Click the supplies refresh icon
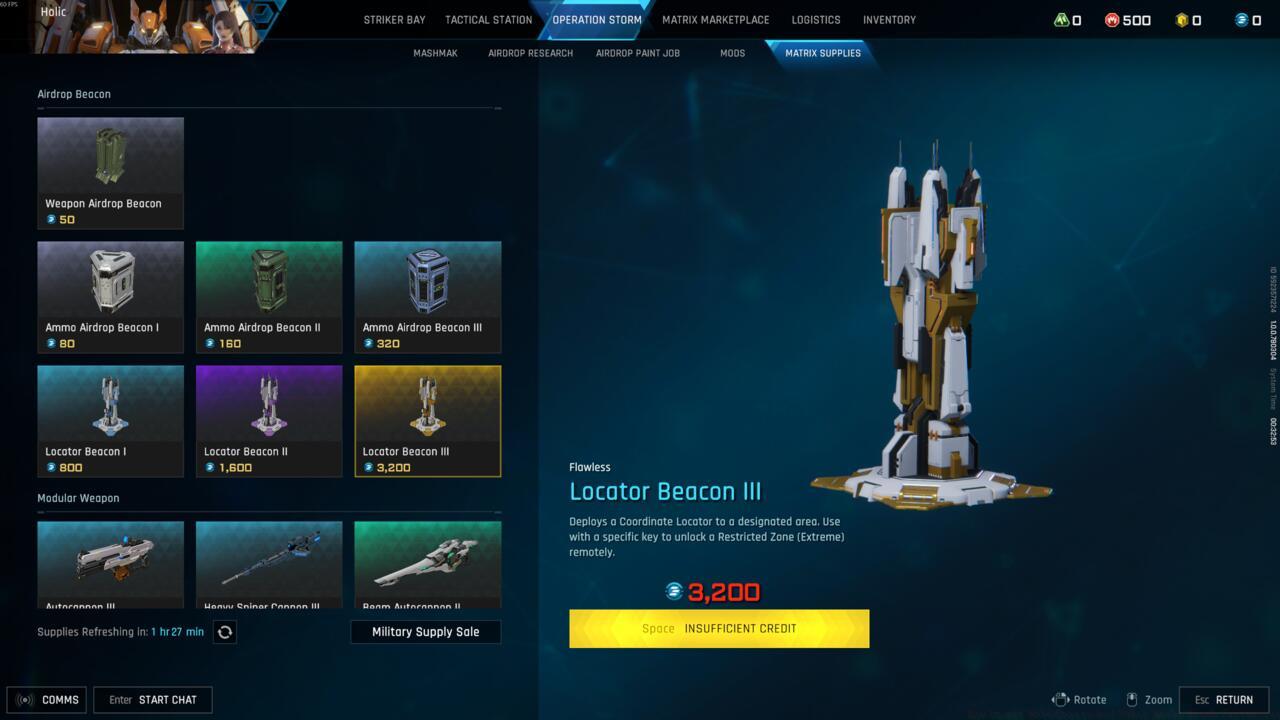Image resolution: width=1280 pixels, height=720 pixels. click(x=224, y=631)
